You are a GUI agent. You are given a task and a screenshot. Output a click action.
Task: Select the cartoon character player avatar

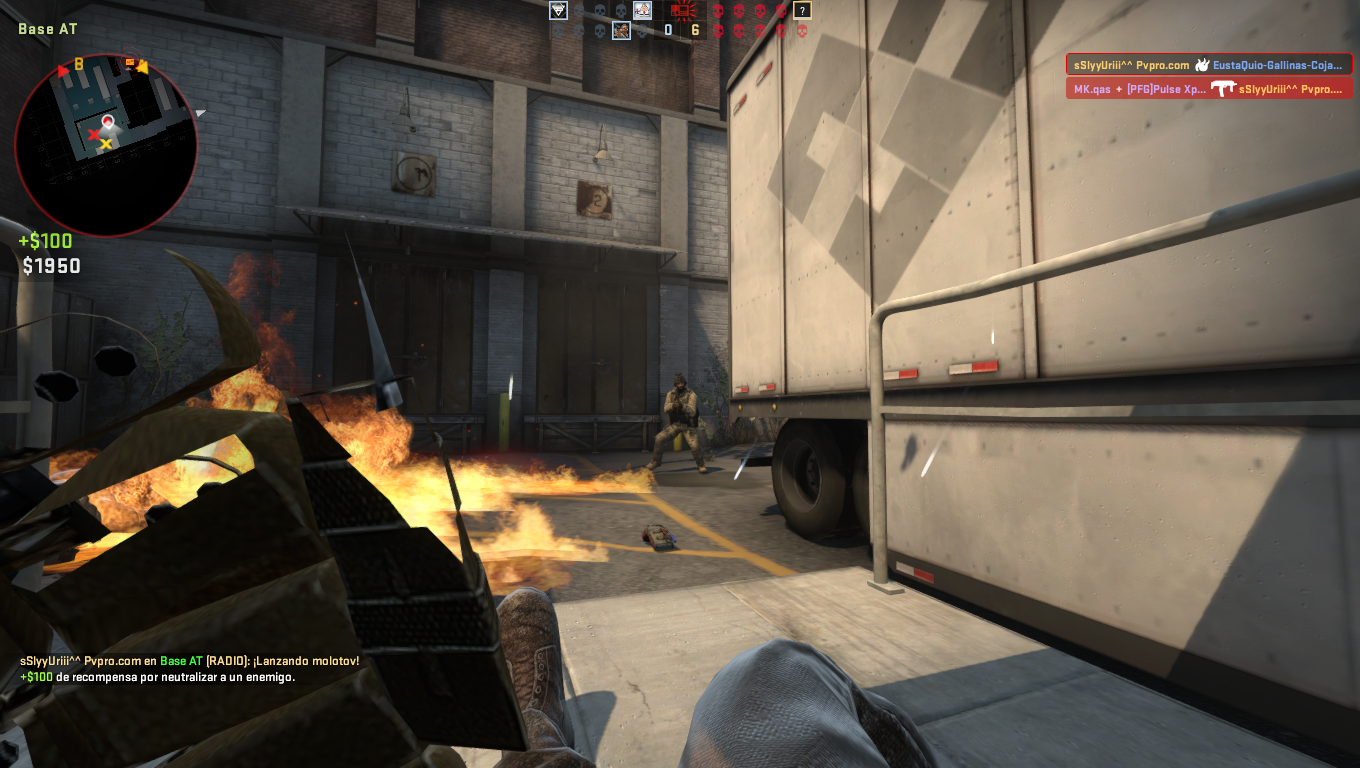(x=642, y=11)
